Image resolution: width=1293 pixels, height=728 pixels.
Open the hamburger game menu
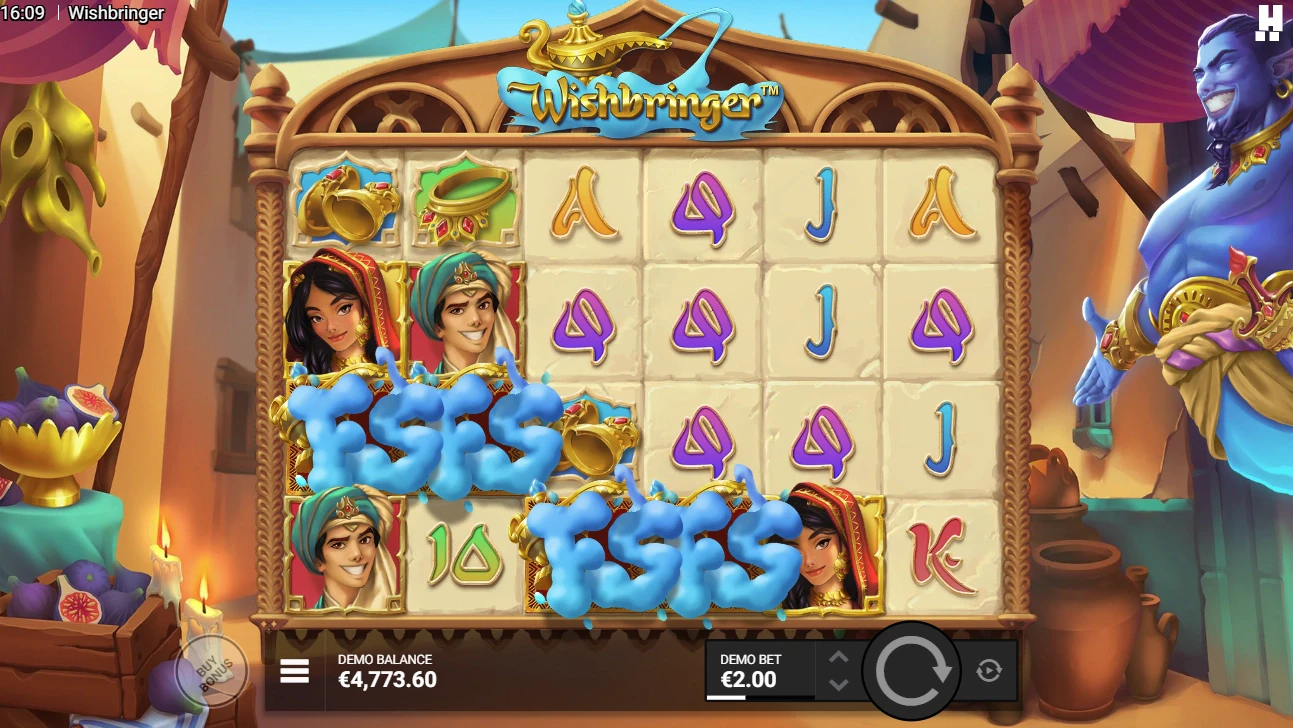(295, 670)
